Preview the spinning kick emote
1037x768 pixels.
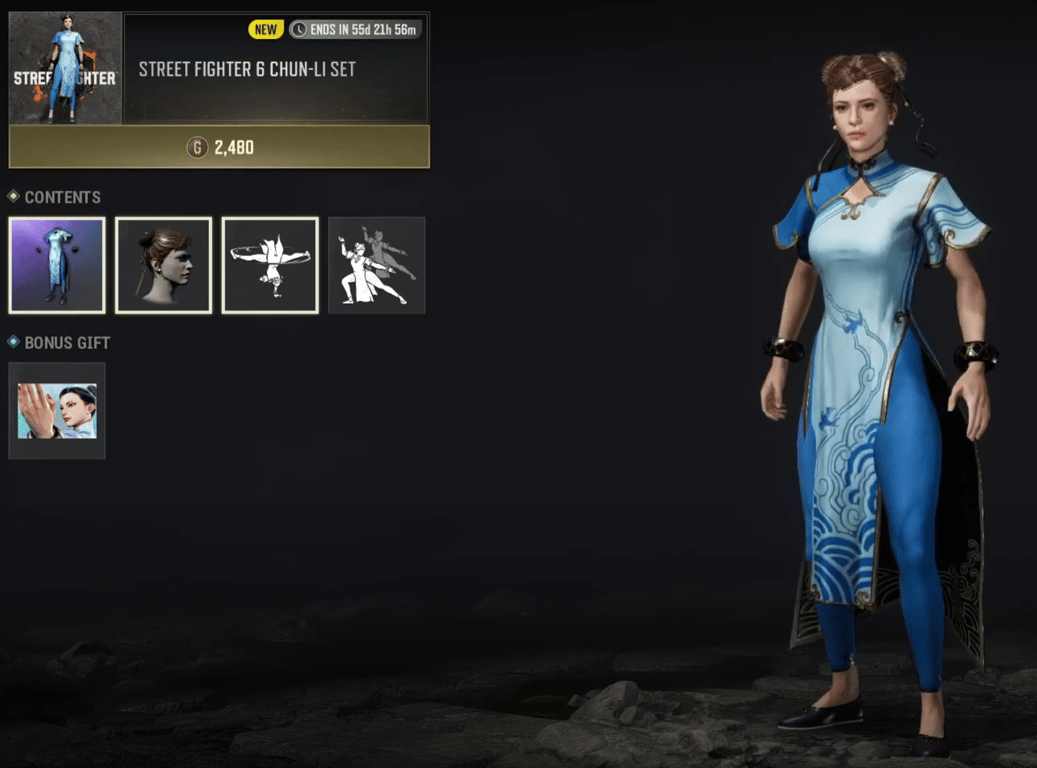point(270,265)
